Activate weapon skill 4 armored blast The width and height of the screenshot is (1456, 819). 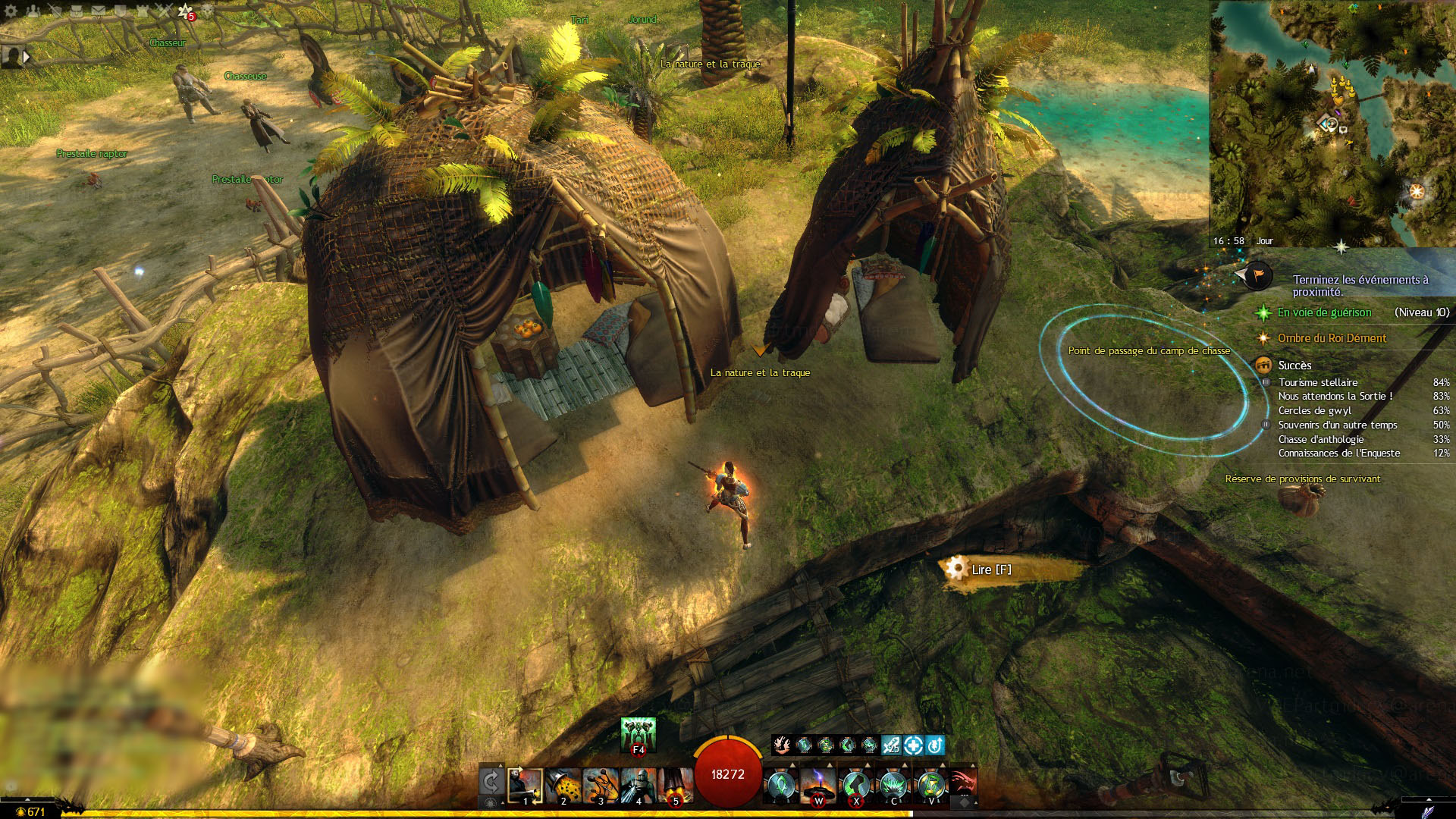638,786
